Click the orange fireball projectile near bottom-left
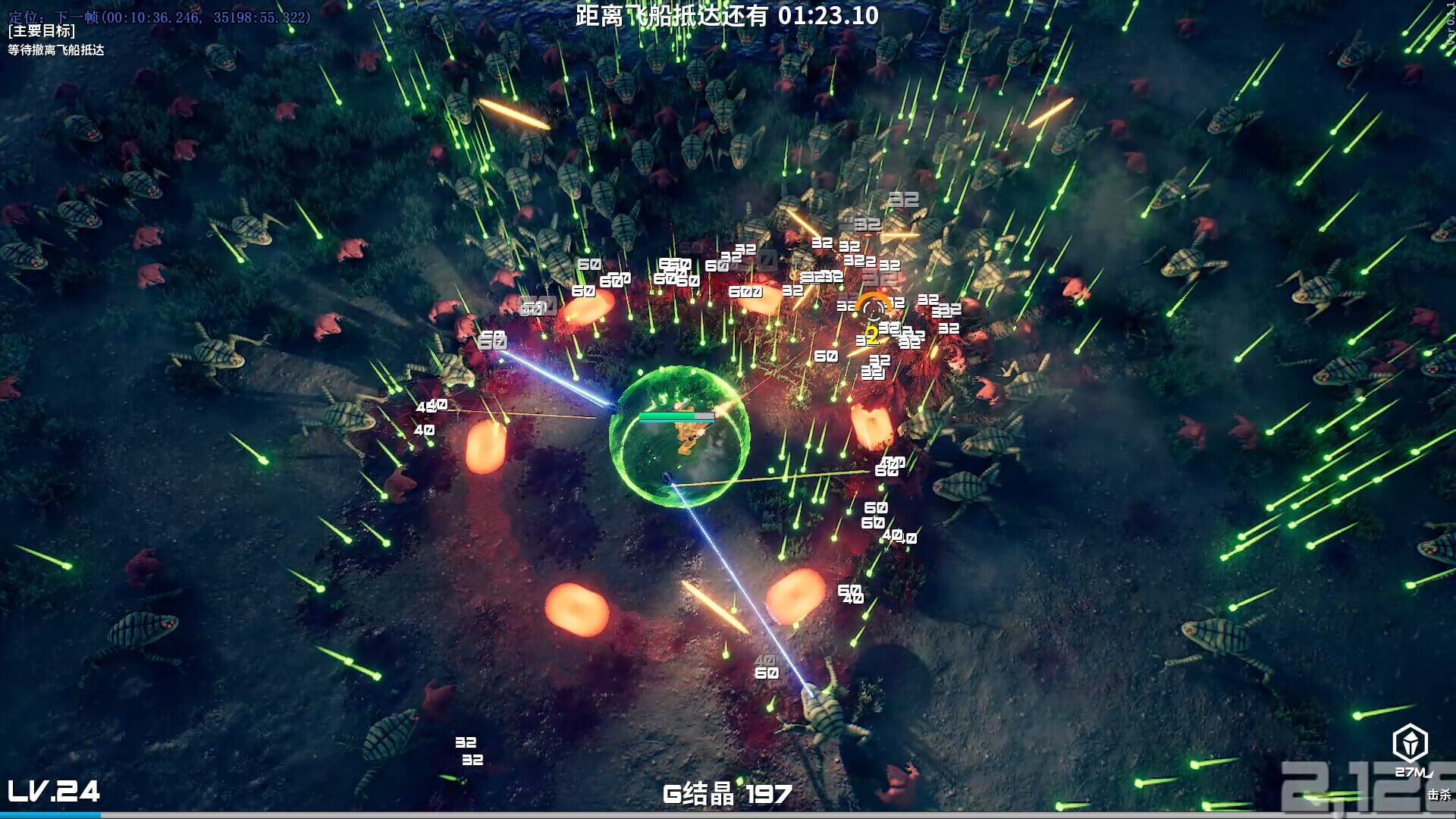Viewport: 1456px width, 819px height. pyautogui.click(x=578, y=607)
